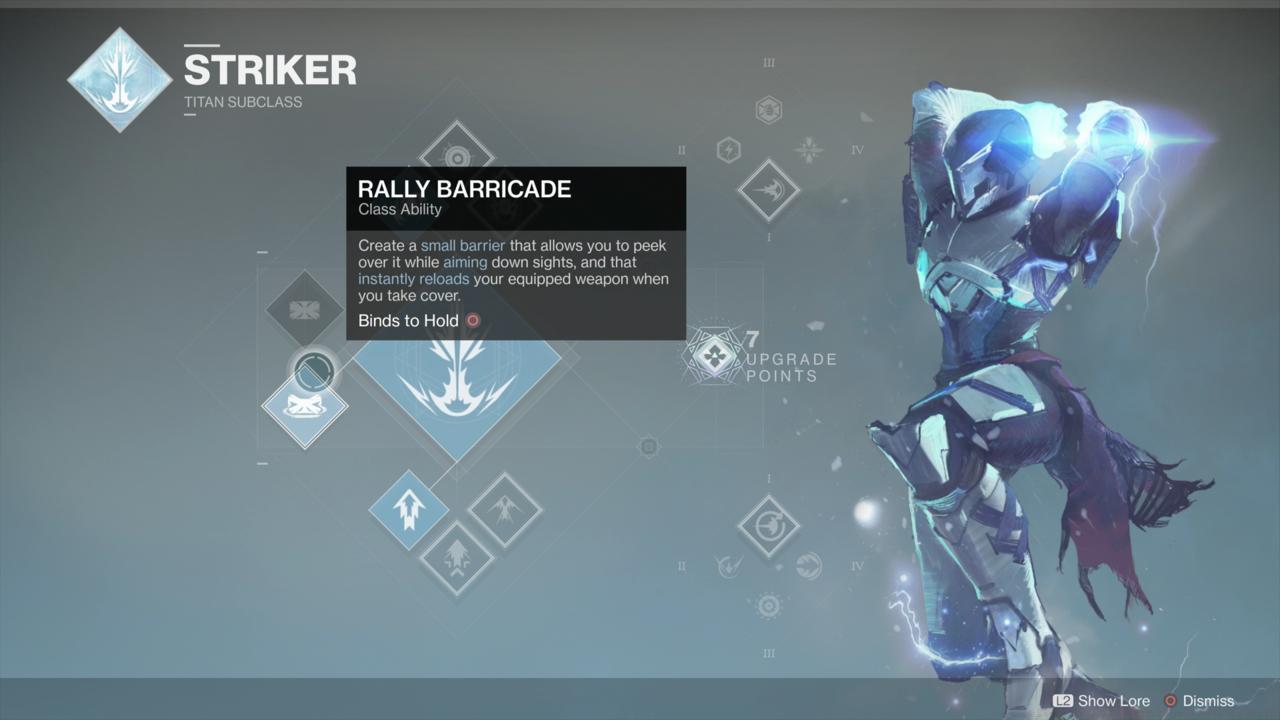The image size is (1280, 720).
Task: Open the upper Code of the Earthshaker path
Action: pos(769,190)
